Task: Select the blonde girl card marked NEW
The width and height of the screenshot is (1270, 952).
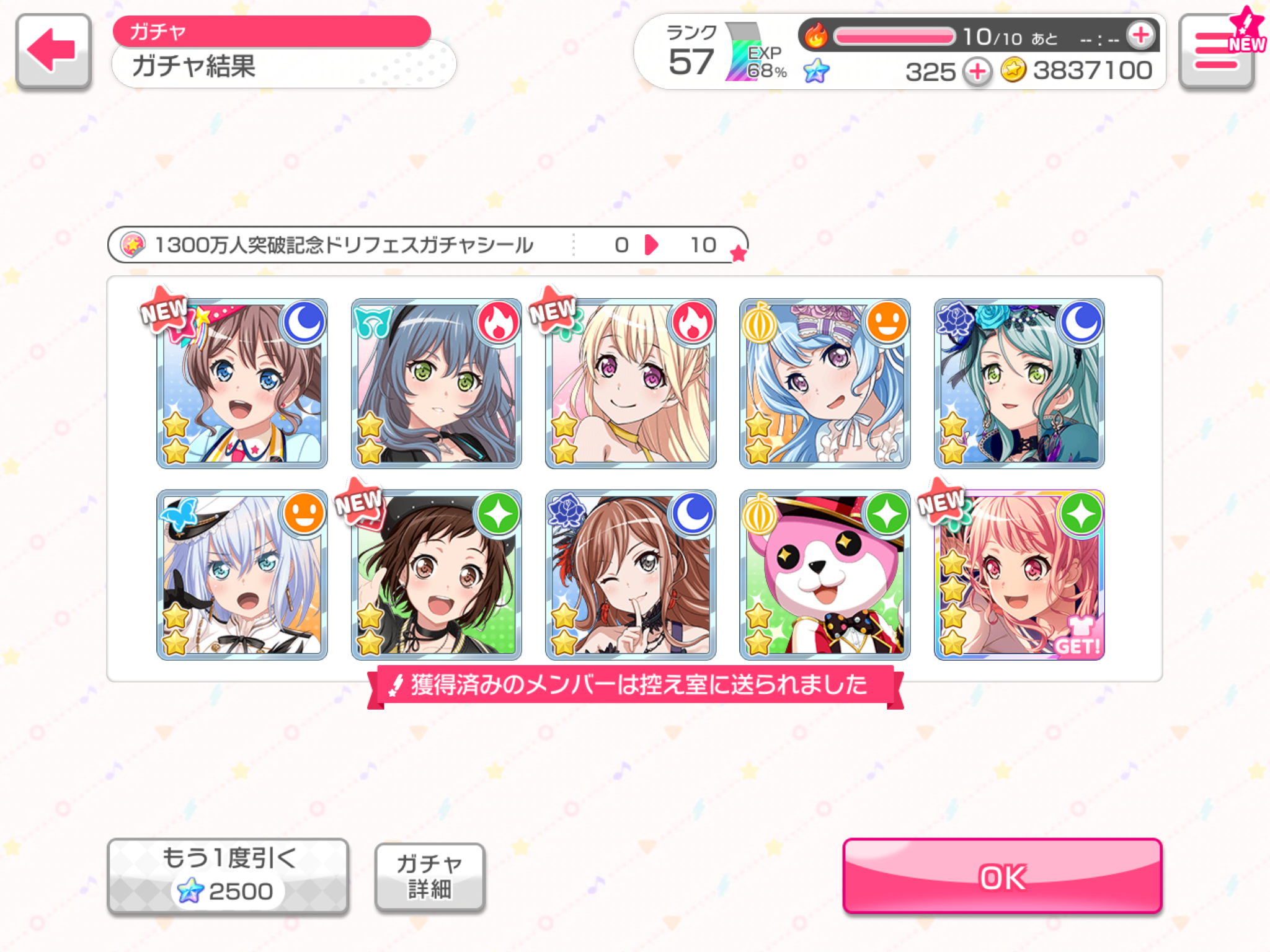Action: (x=631, y=384)
